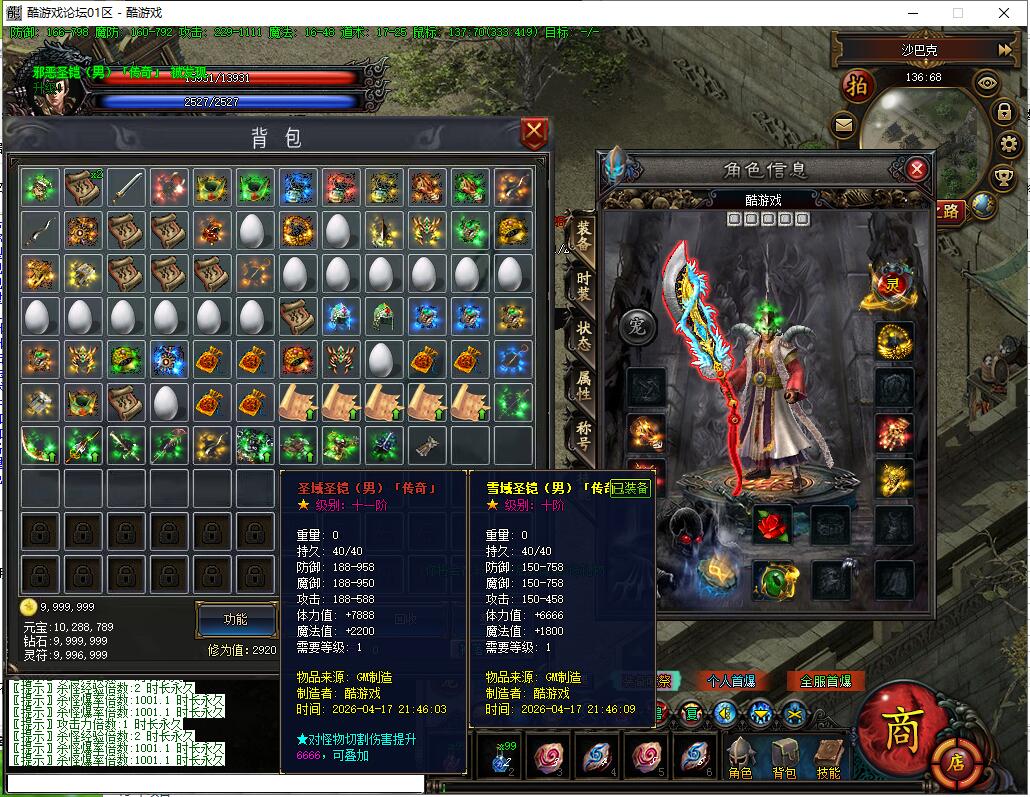Open the gear settings icon

(1008, 144)
